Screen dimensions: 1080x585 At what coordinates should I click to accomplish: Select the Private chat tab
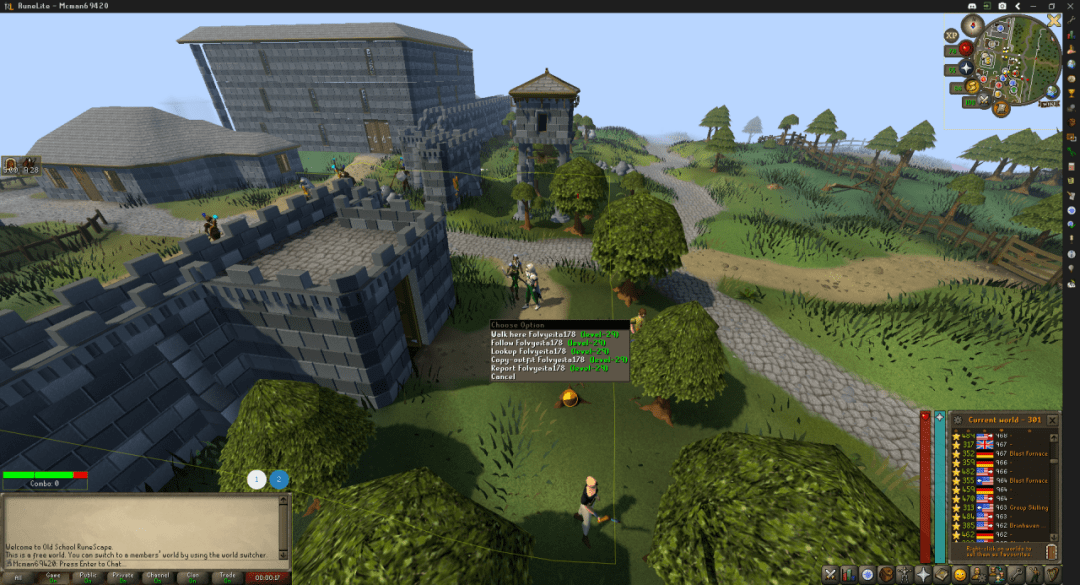pos(123,577)
